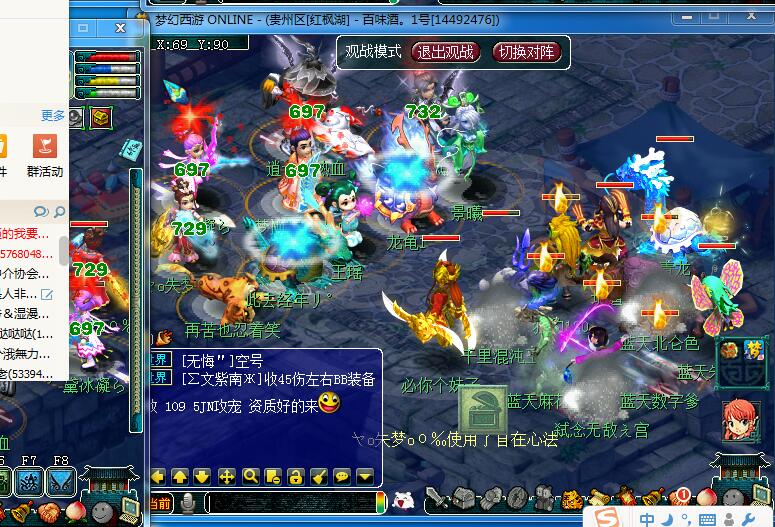Open the white pet emoticon icon
The height and width of the screenshot is (527, 775).
click(403, 501)
